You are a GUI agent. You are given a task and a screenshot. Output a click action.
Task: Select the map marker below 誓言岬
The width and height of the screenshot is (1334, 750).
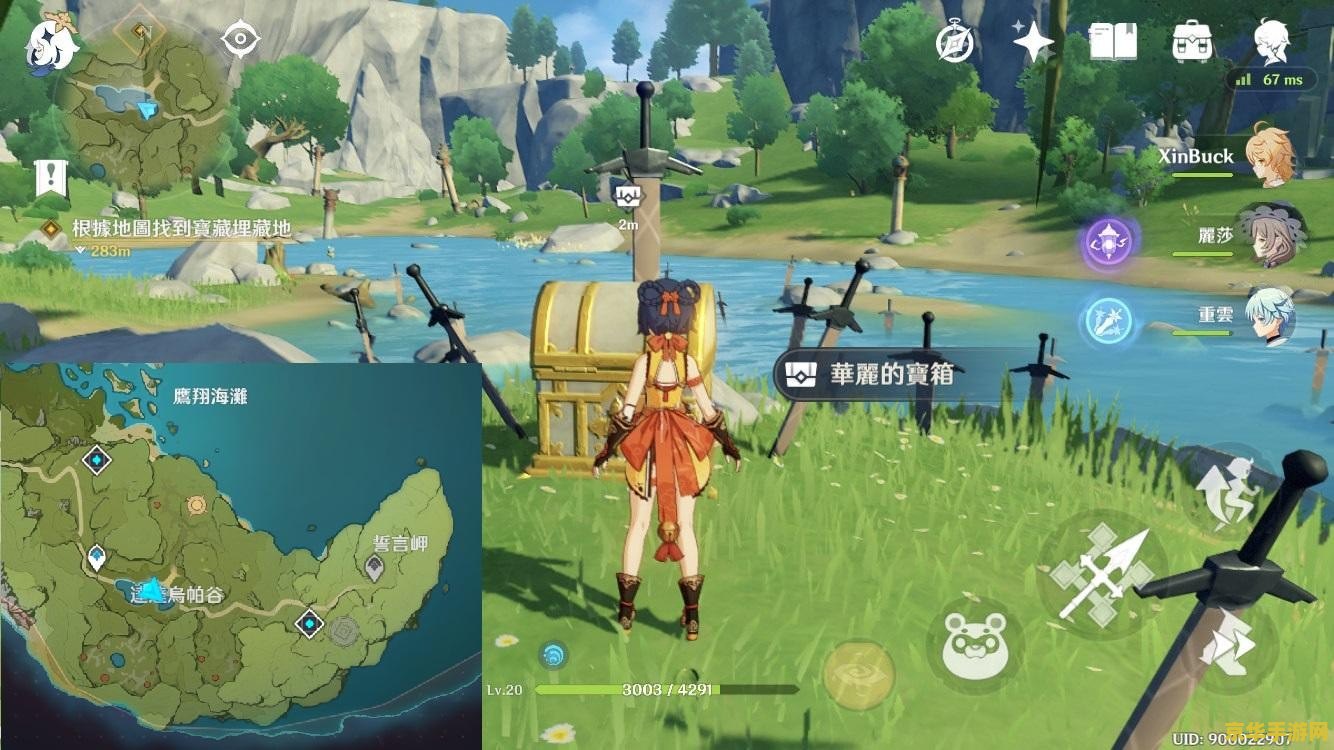(x=374, y=570)
